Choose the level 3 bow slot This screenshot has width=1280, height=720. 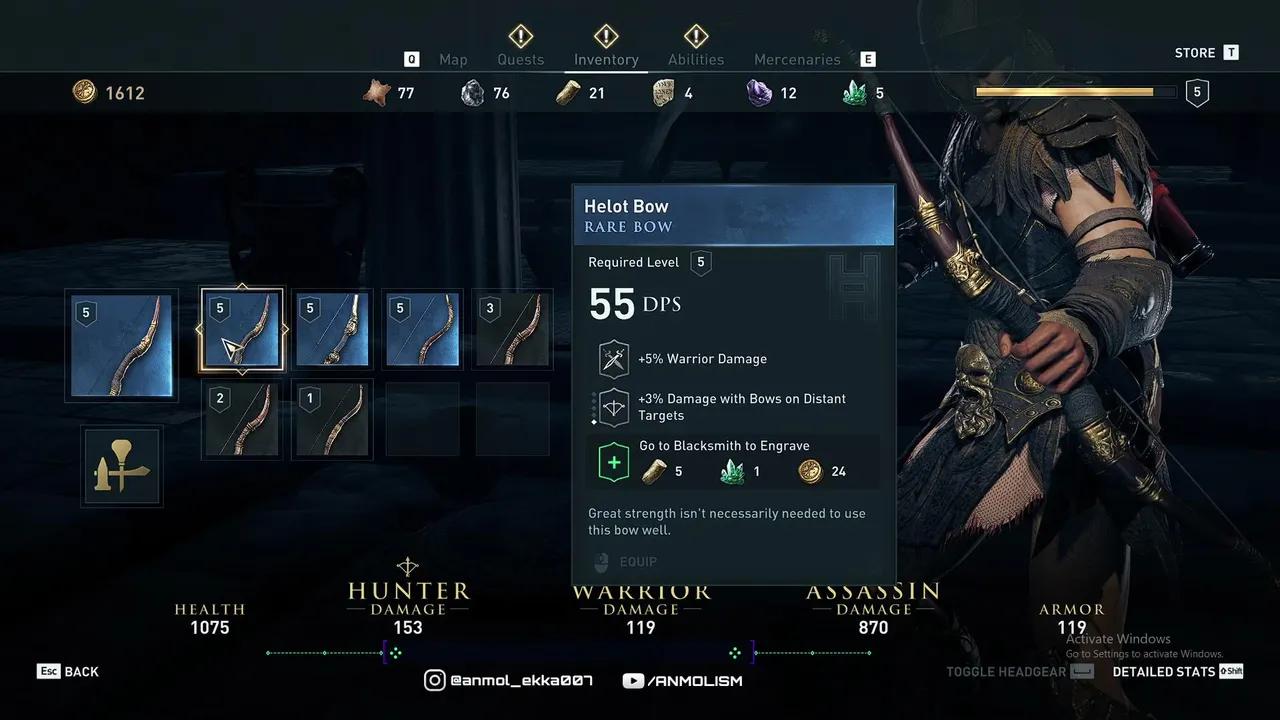[x=512, y=329]
